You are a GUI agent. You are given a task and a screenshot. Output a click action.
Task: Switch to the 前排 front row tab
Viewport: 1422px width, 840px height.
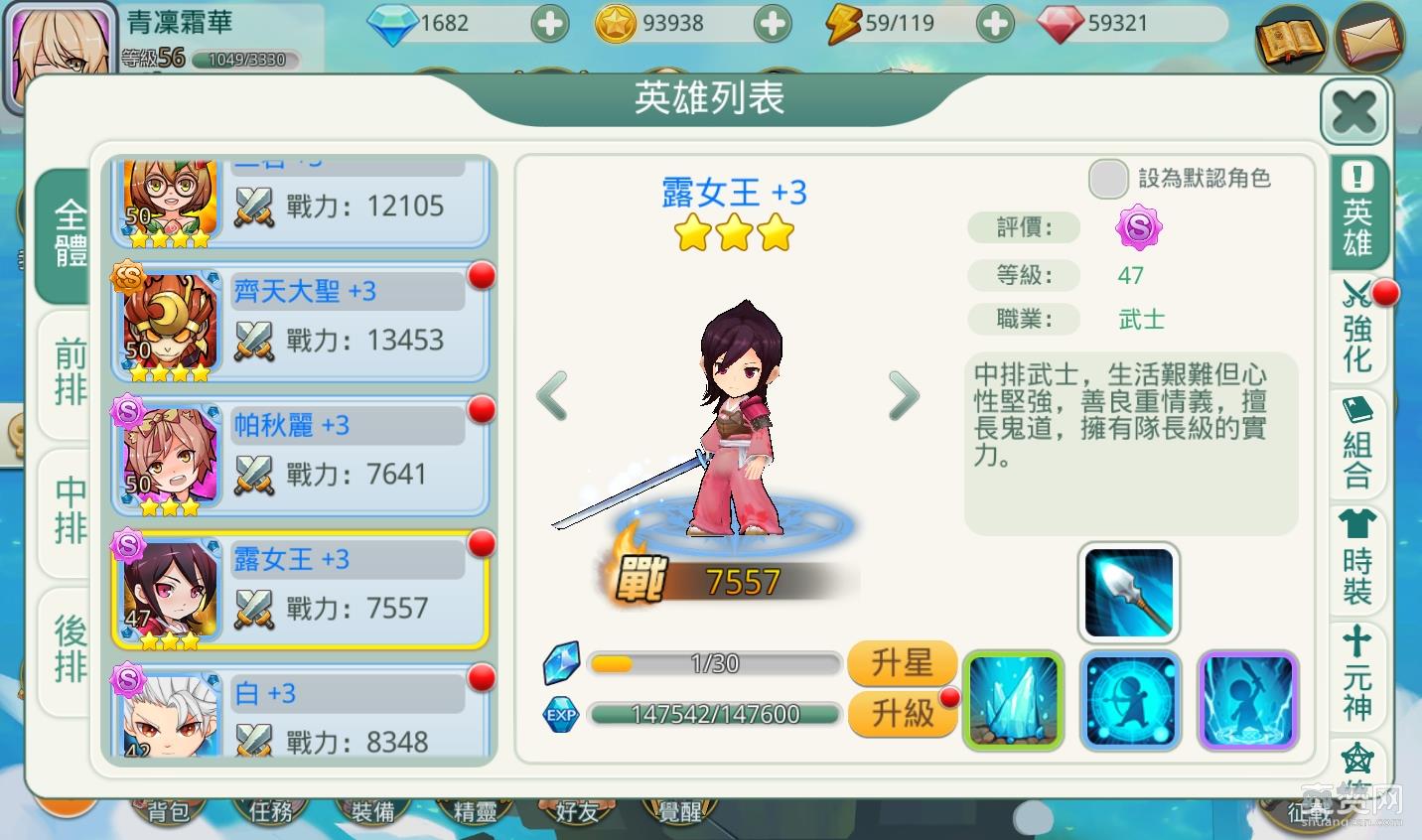[x=70, y=372]
